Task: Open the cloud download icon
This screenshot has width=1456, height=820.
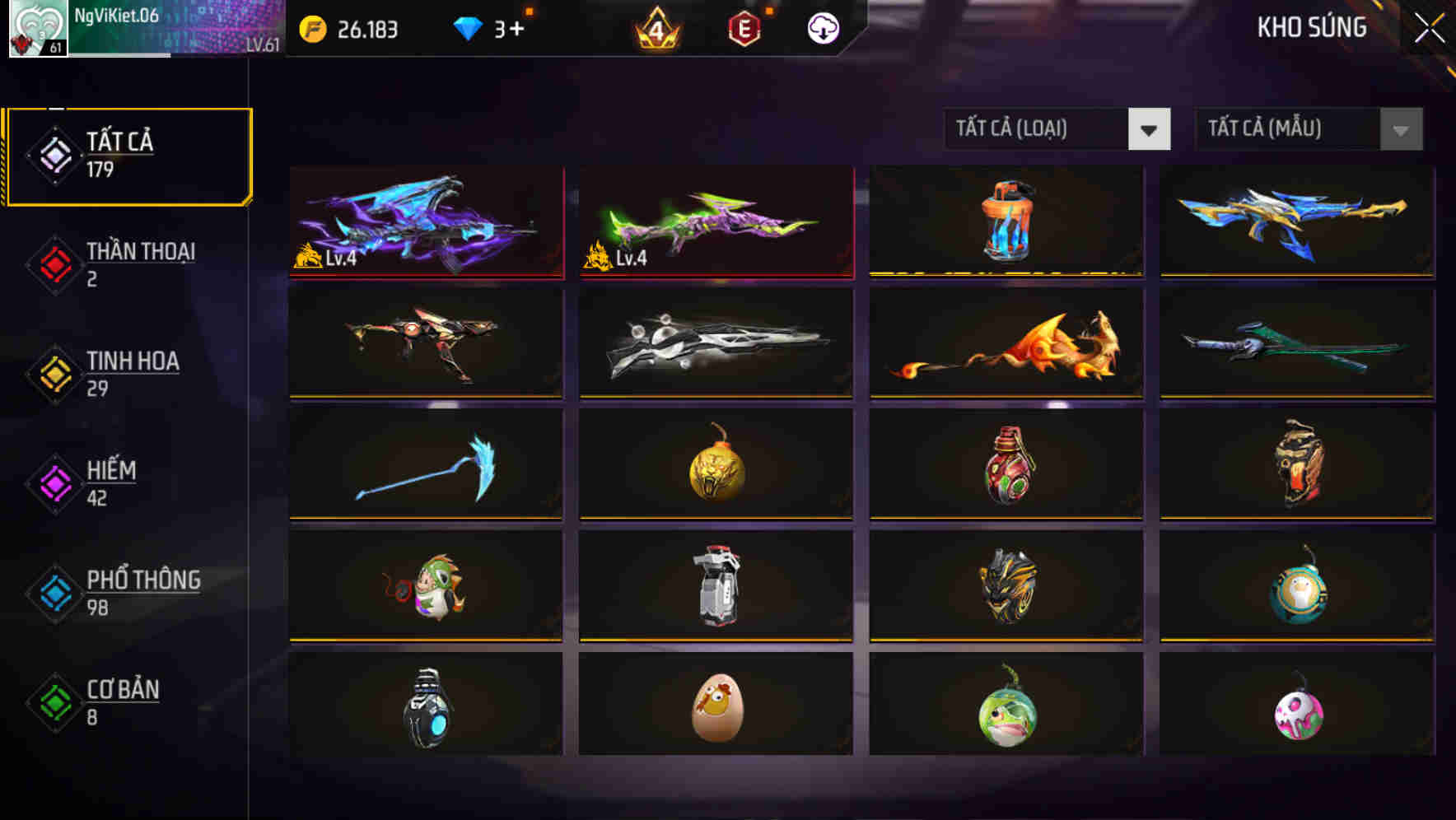Action: tap(823, 27)
